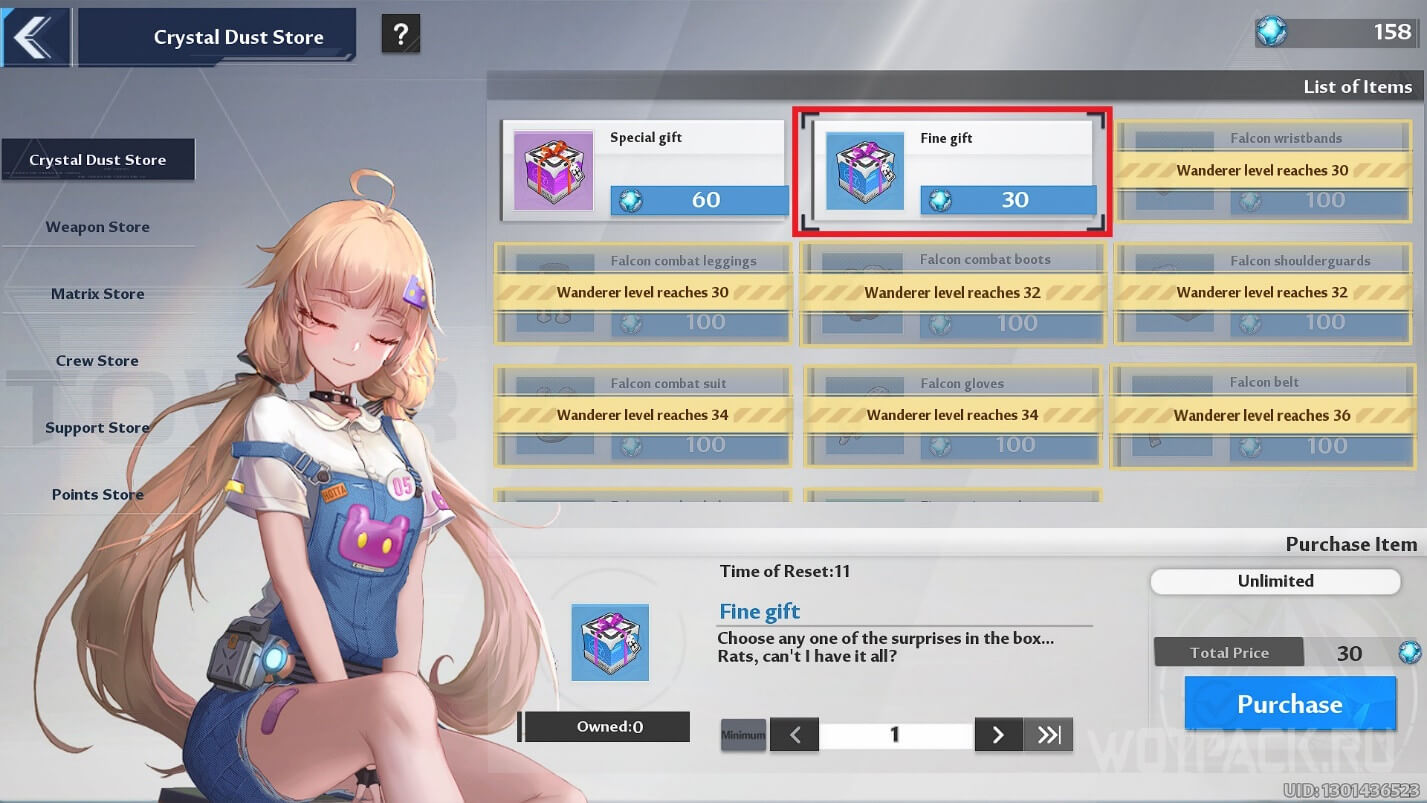1427x803 pixels.
Task: Open the Support Store tab
Action: click(x=98, y=428)
